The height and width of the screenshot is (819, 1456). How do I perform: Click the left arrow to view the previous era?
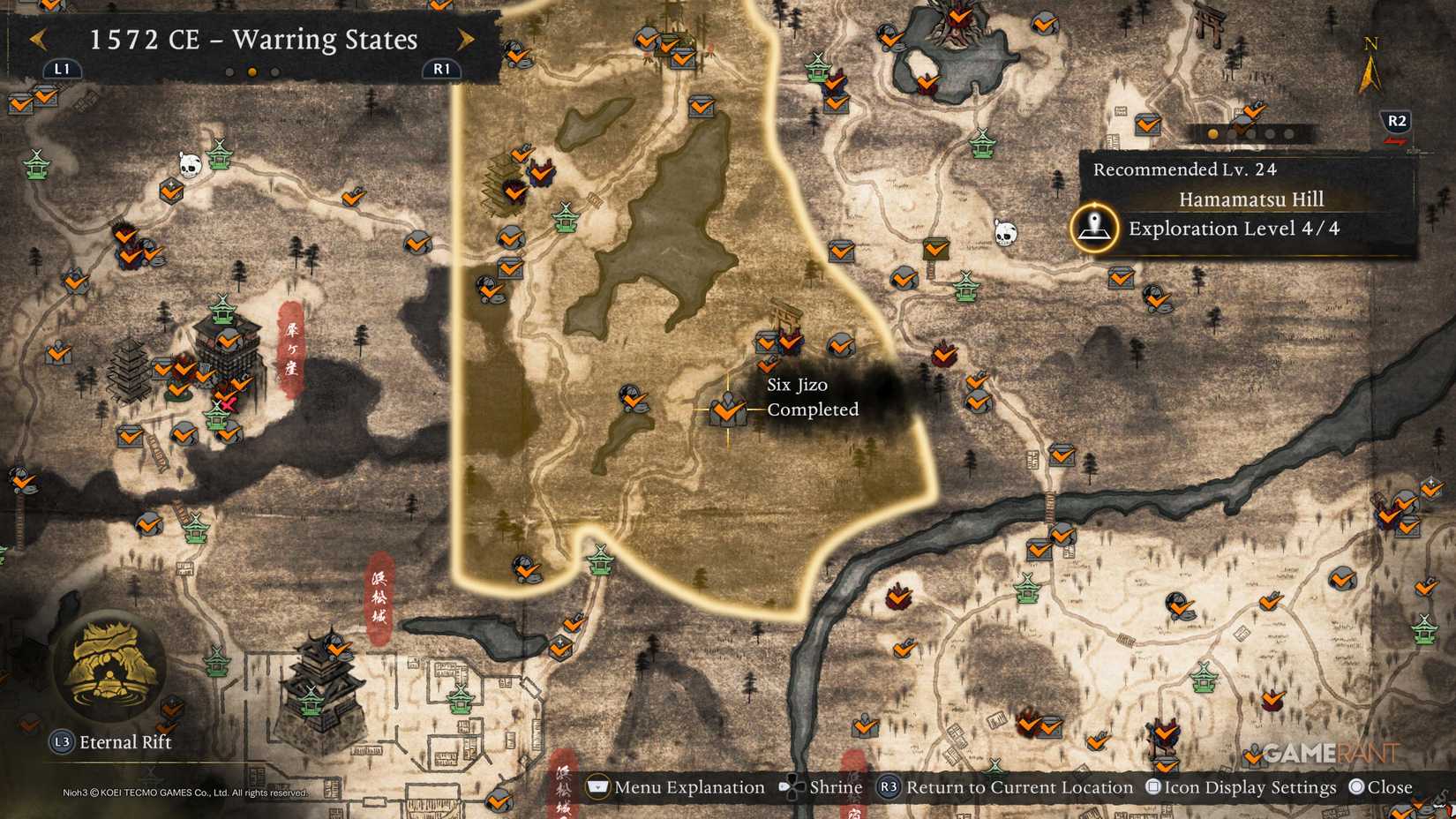38,39
